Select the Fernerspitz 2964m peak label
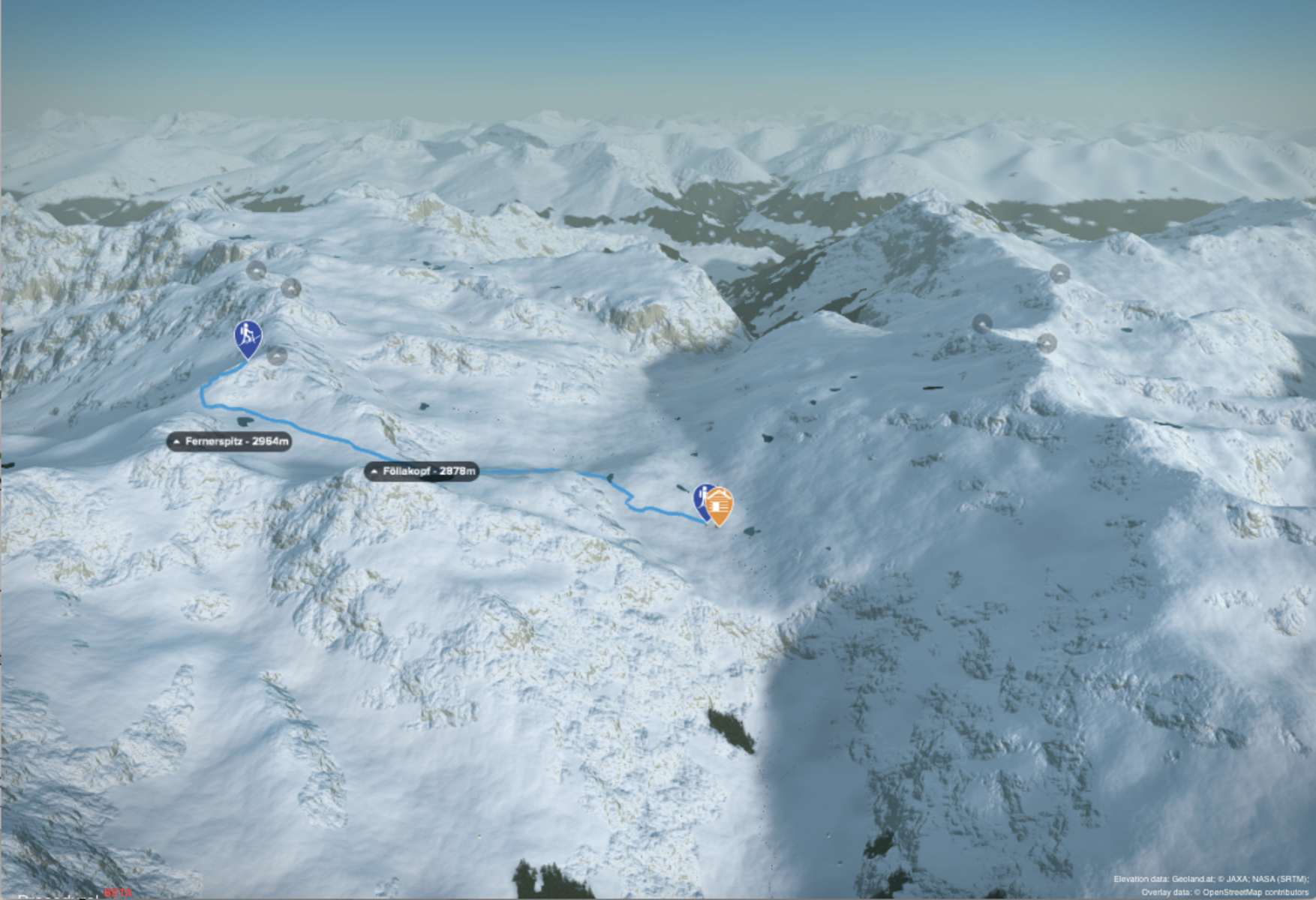The image size is (1316, 900). point(229,442)
